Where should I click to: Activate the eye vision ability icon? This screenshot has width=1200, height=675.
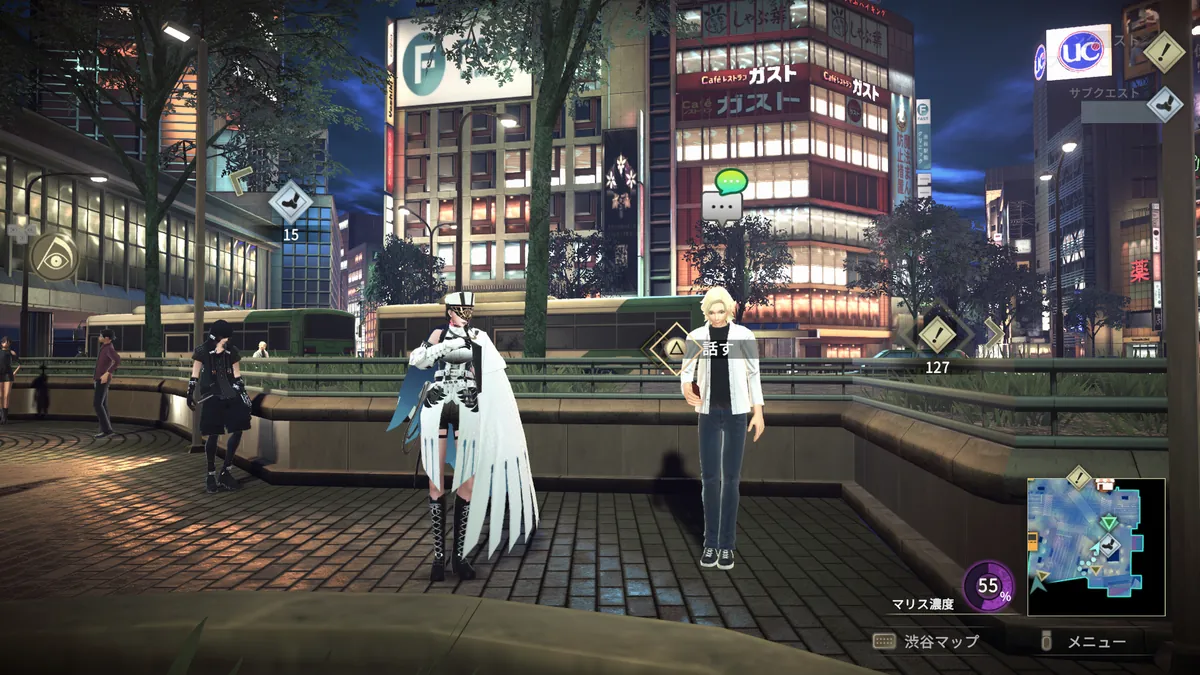pyautogui.click(x=54, y=257)
